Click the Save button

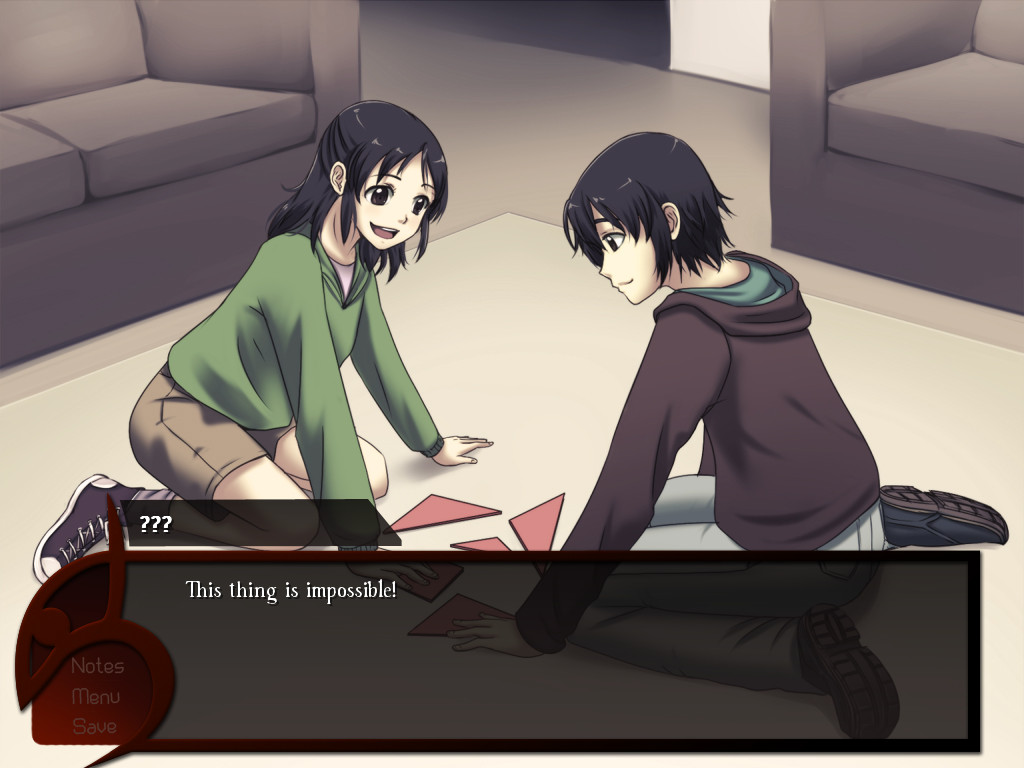[x=95, y=726]
